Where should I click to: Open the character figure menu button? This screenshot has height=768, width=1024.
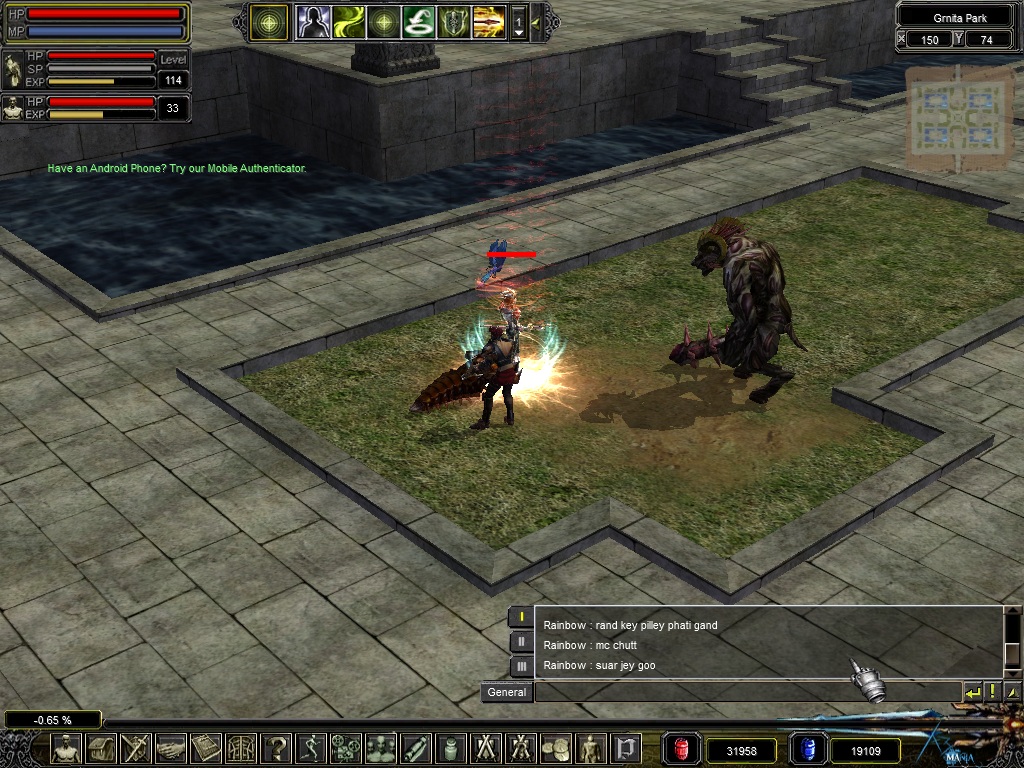click(66, 748)
